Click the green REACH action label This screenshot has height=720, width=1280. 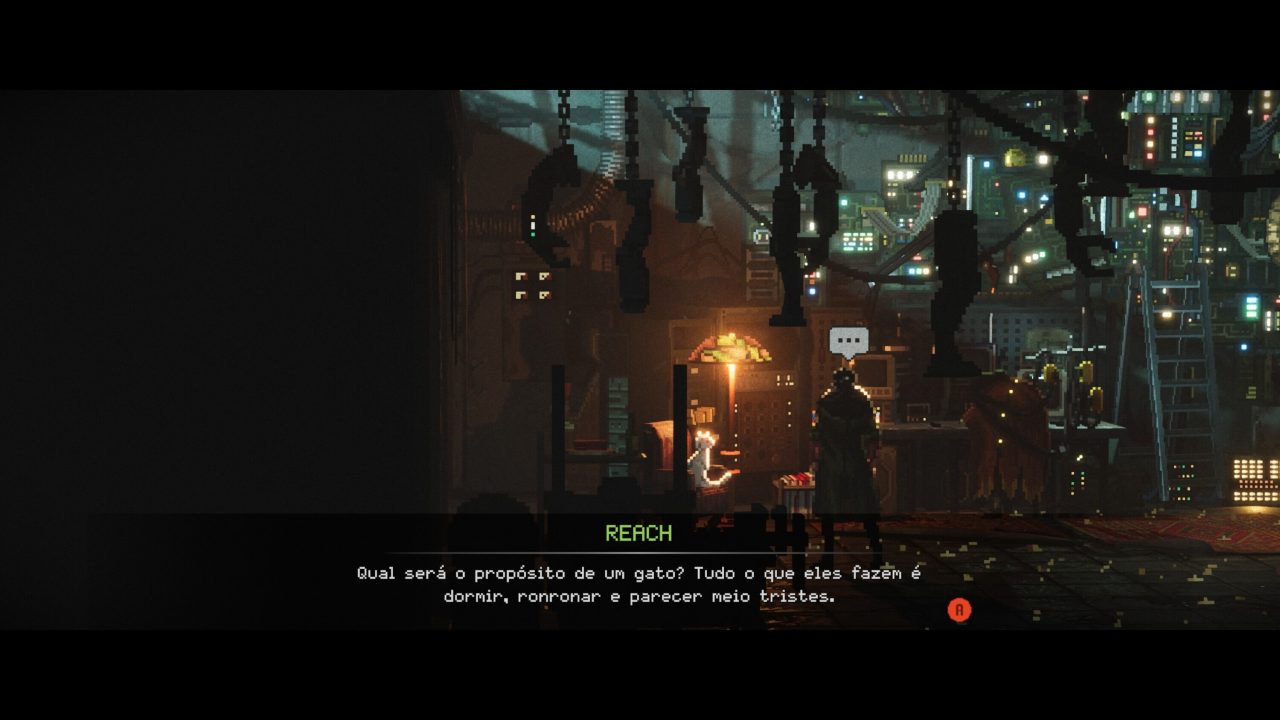[x=639, y=533]
